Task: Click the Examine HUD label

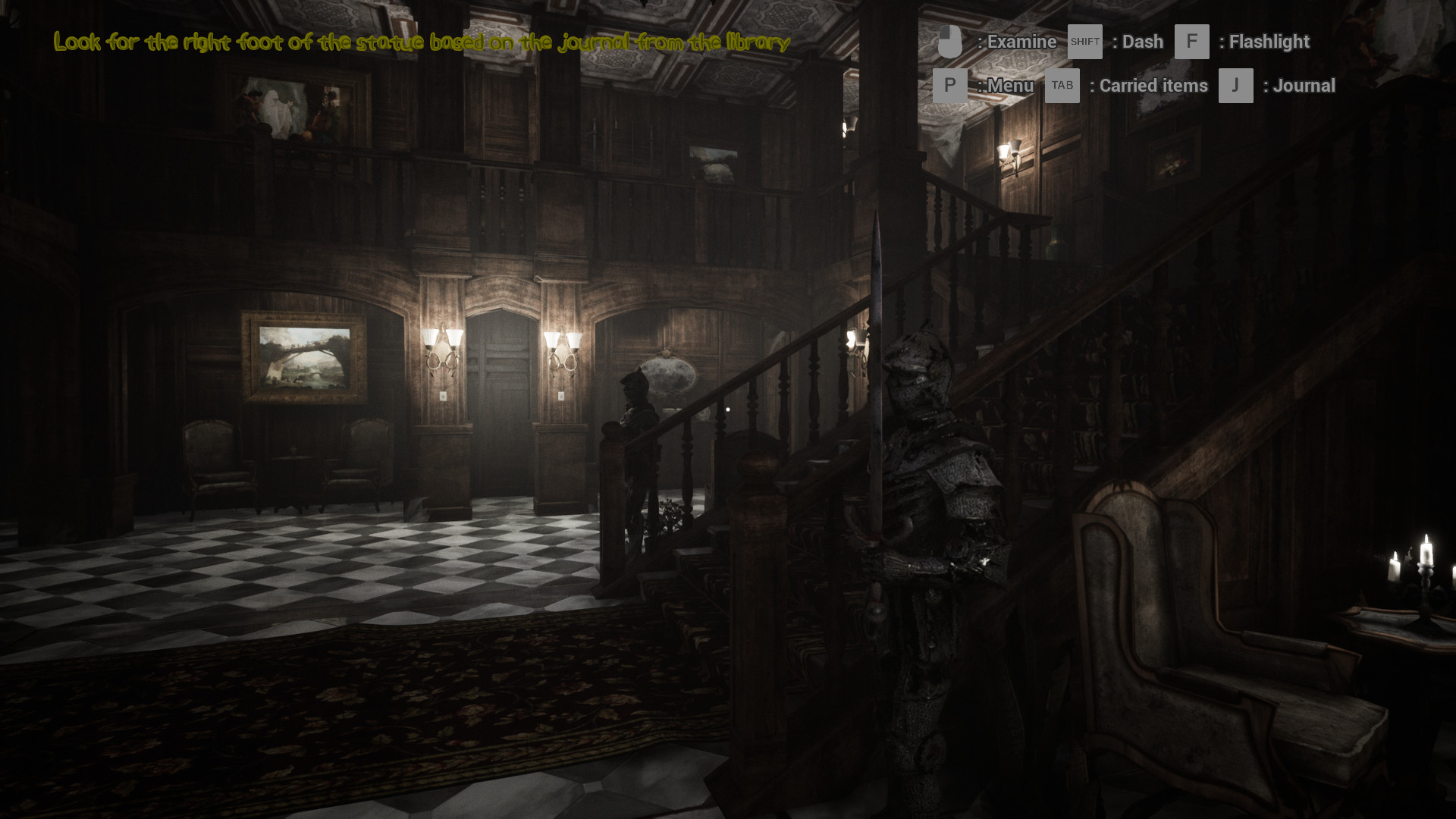Action: point(1020,42)
